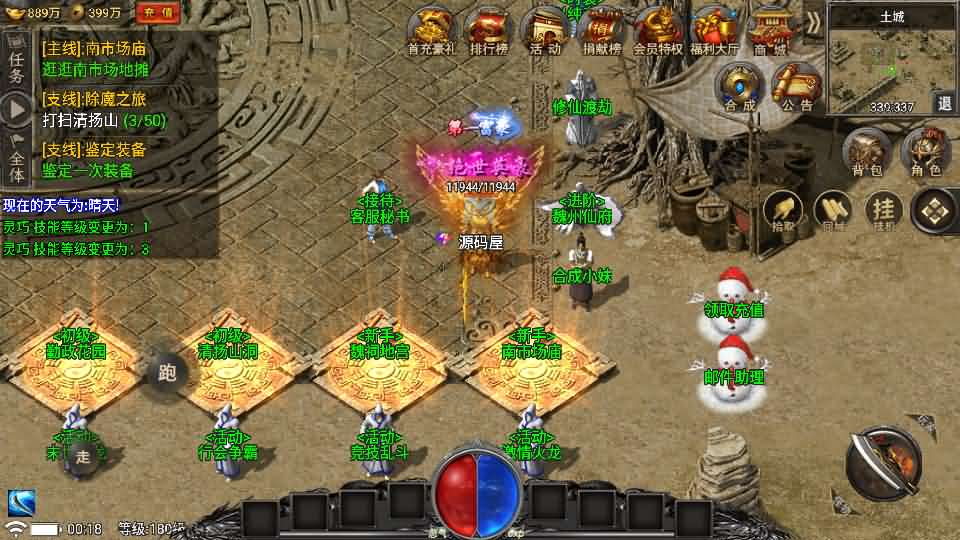960x540 pixels.
Task: Show the 排行榜 ranking board
Action: click(x=487, y=30)
